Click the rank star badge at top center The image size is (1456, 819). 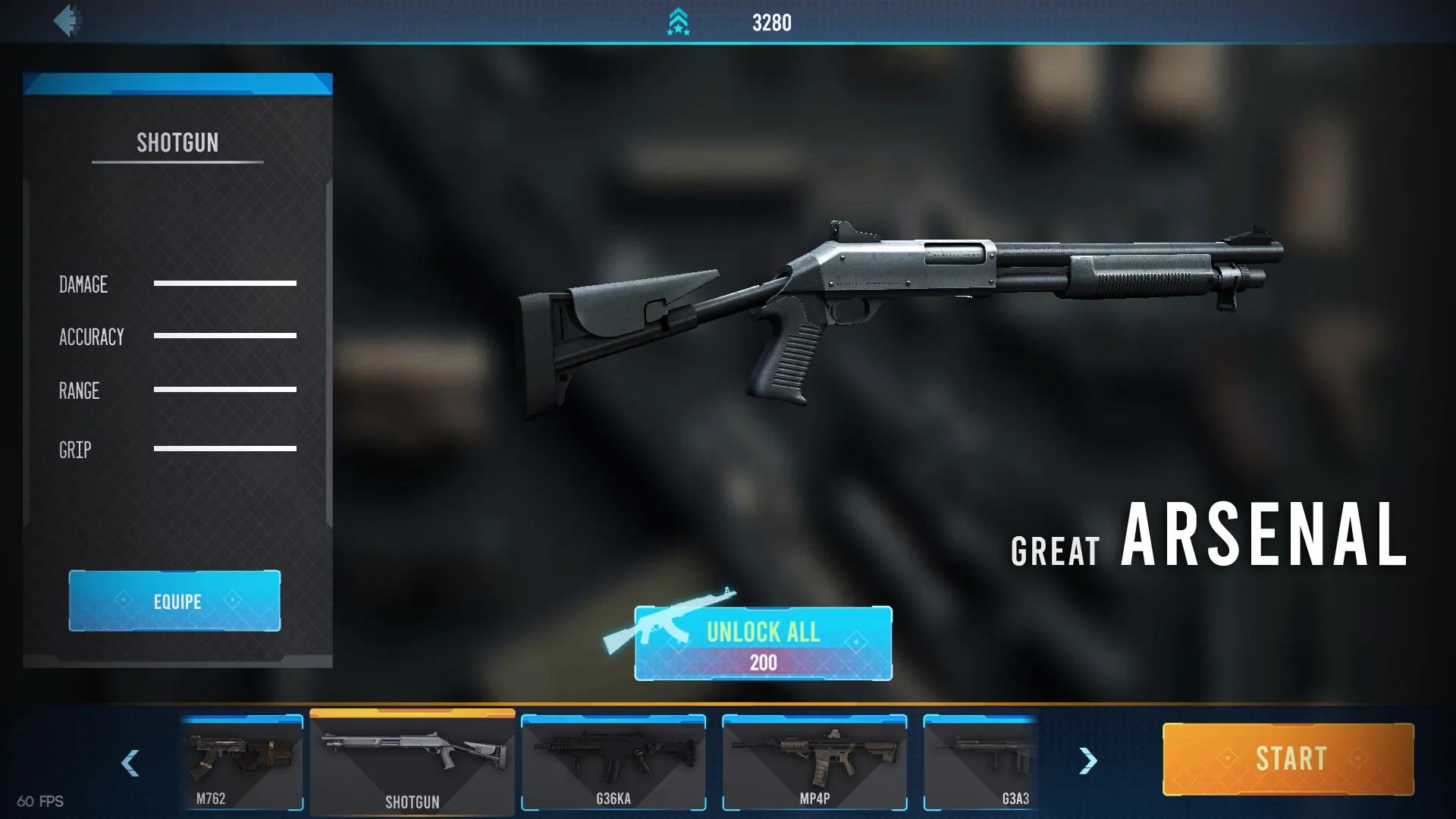click(677, 21)
